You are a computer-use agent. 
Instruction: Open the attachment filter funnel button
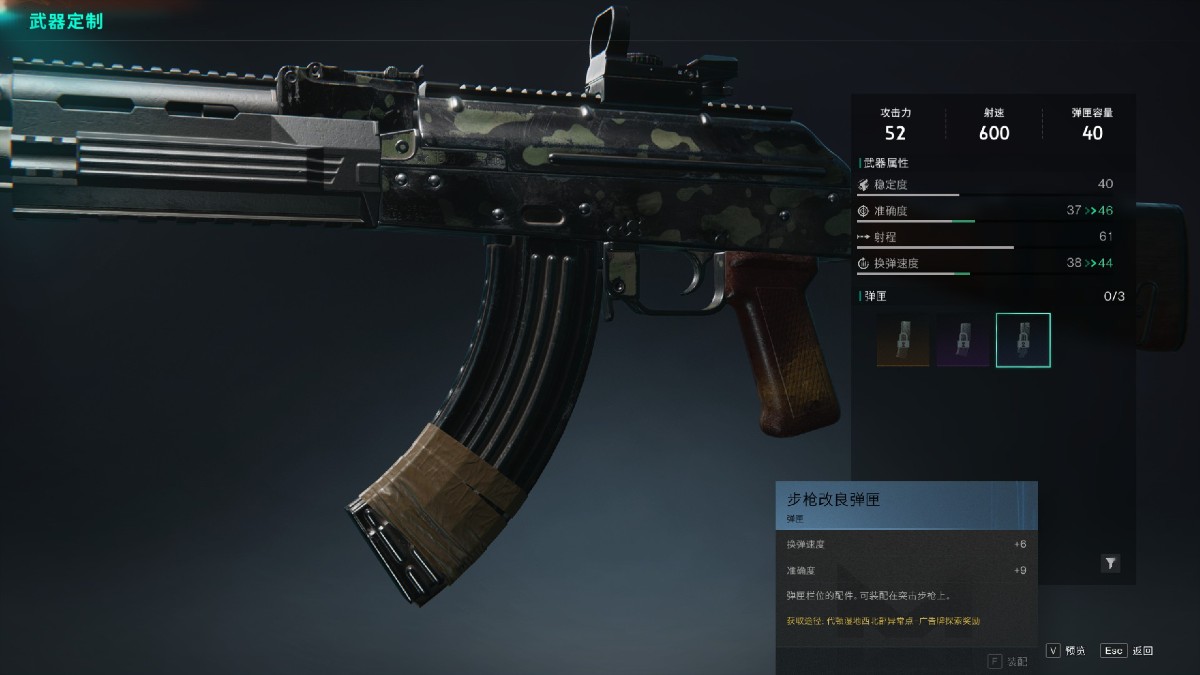1110,564
